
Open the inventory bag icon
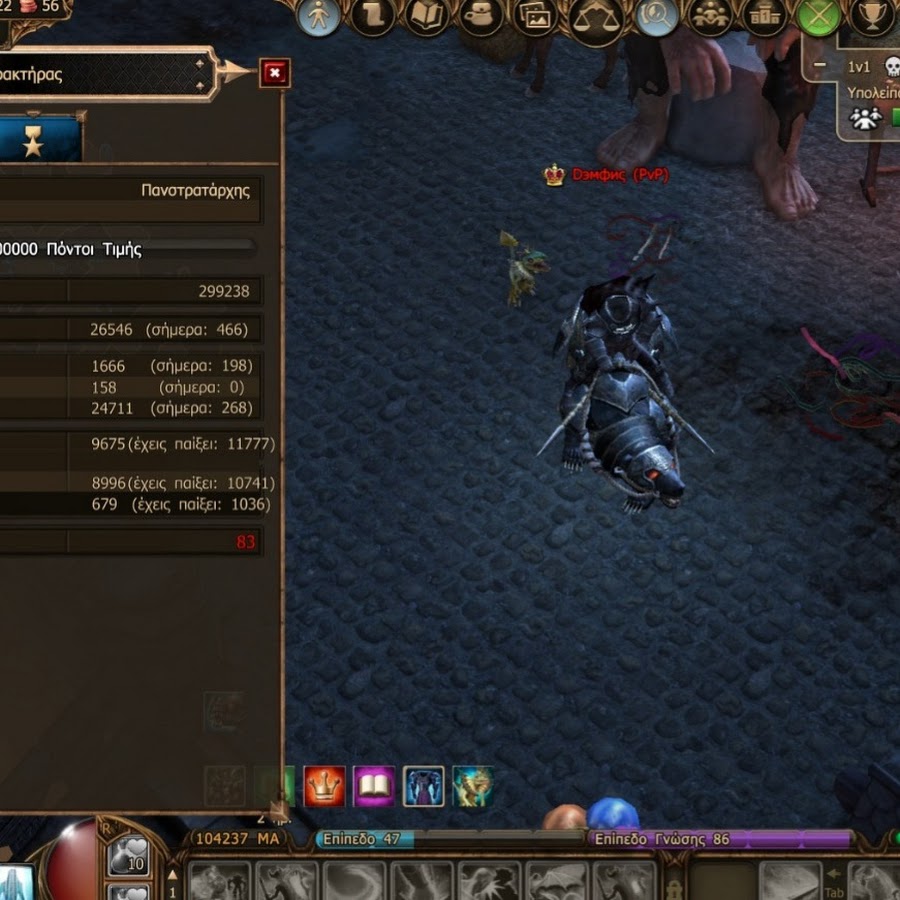[481, 17]
